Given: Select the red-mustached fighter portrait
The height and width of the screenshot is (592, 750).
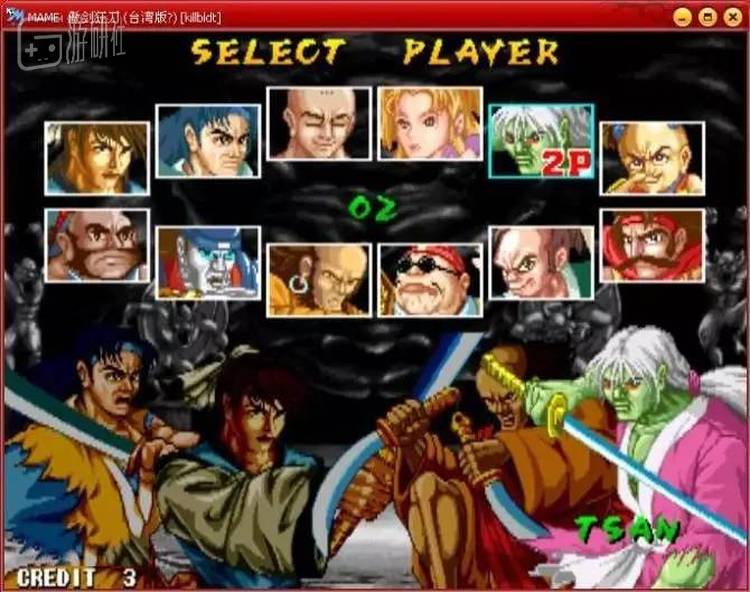Looking at the screenshot, I should (x=652, y=245).
